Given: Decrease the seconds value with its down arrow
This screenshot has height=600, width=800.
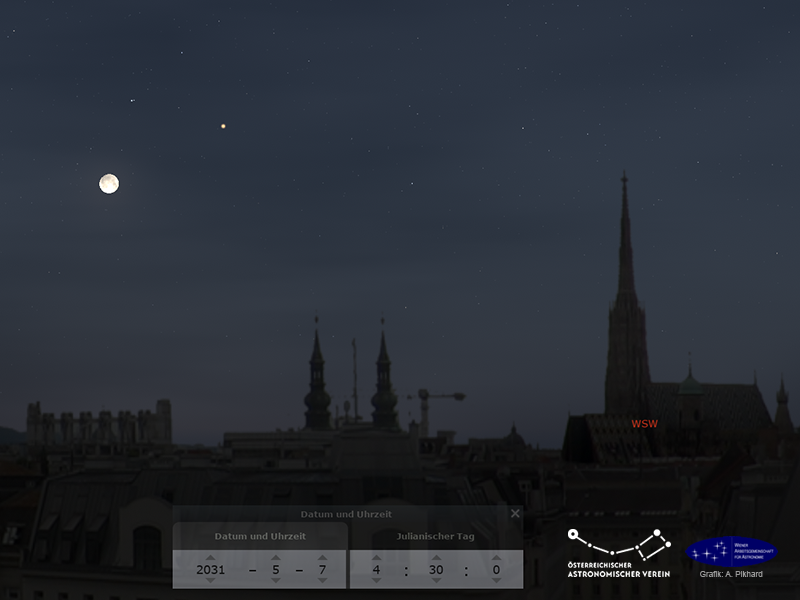Looking at the screenshot, I should (x=496, y=580).
